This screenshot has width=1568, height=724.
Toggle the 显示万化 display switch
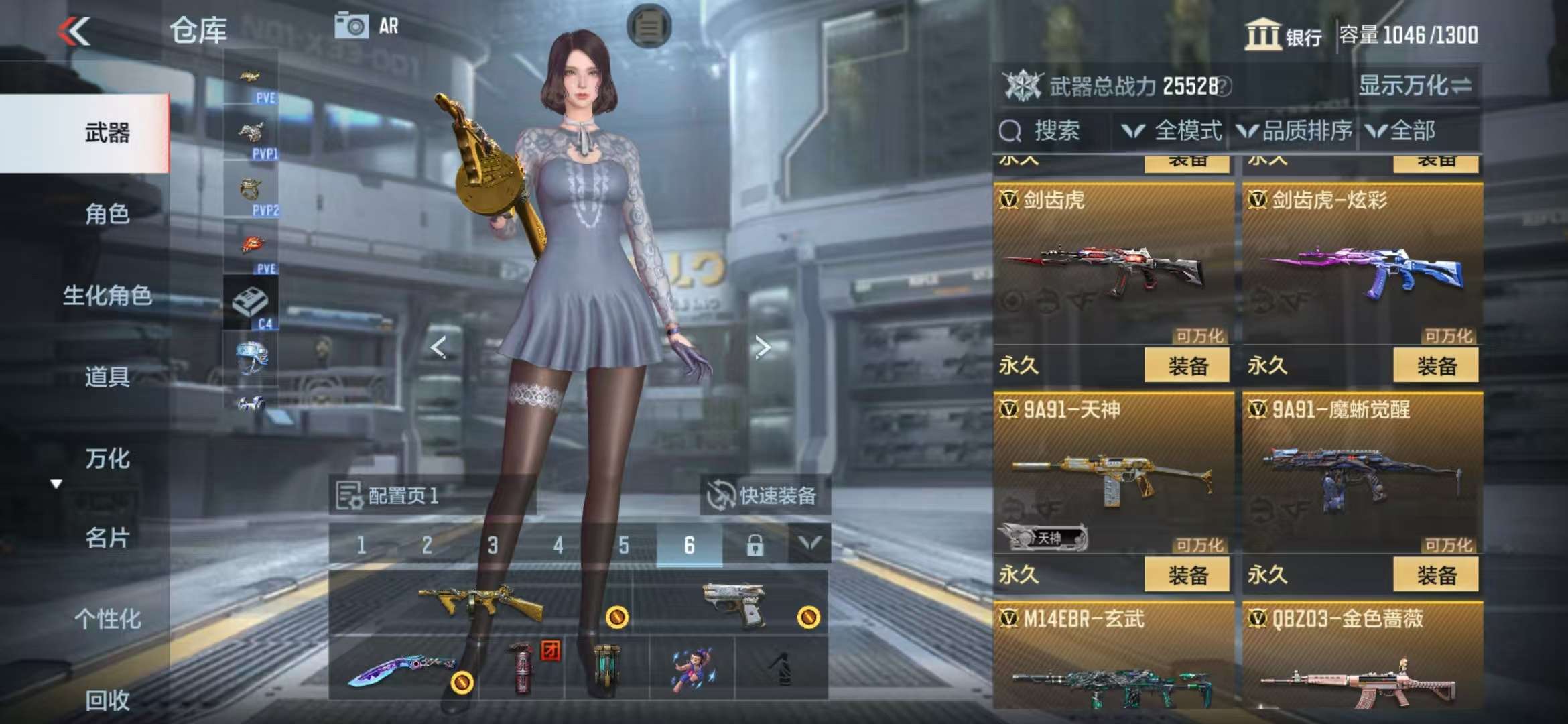[x=1415, y=86]
